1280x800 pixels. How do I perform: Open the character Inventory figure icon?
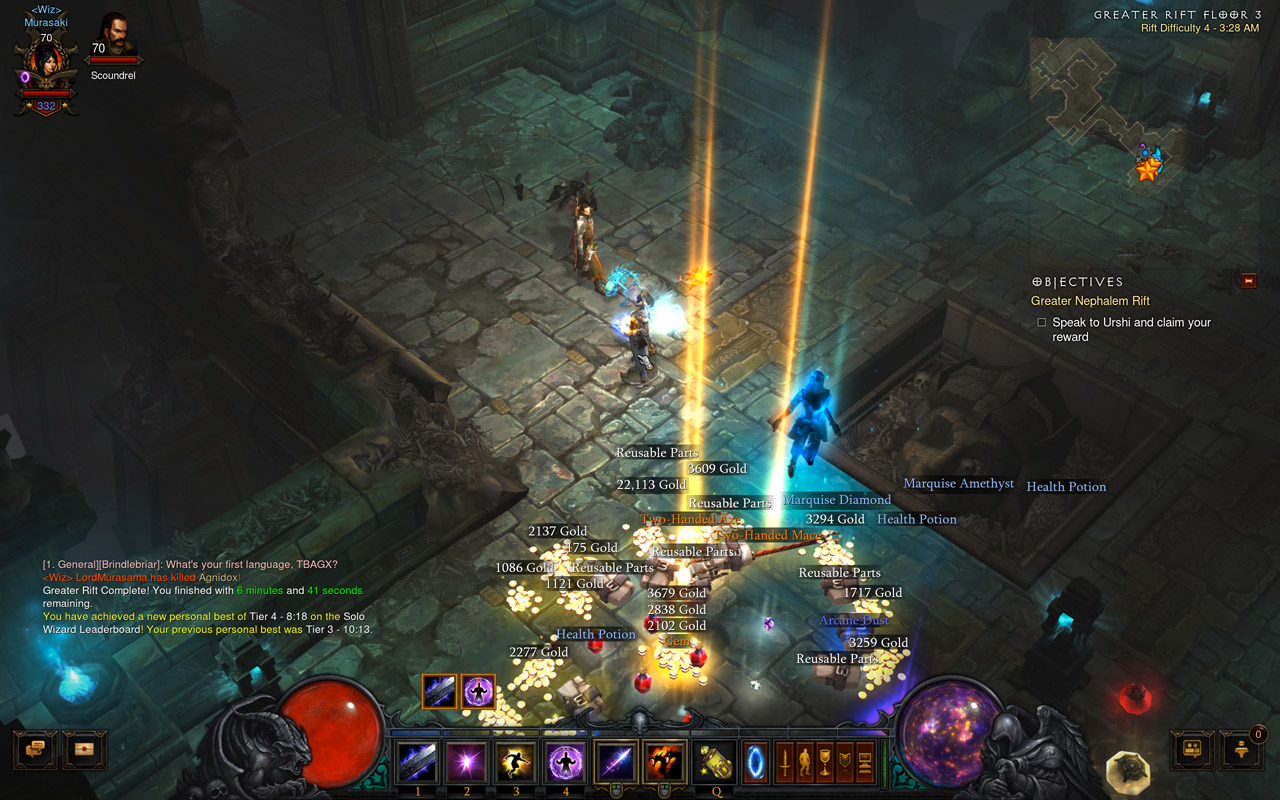tap(805, 763)
